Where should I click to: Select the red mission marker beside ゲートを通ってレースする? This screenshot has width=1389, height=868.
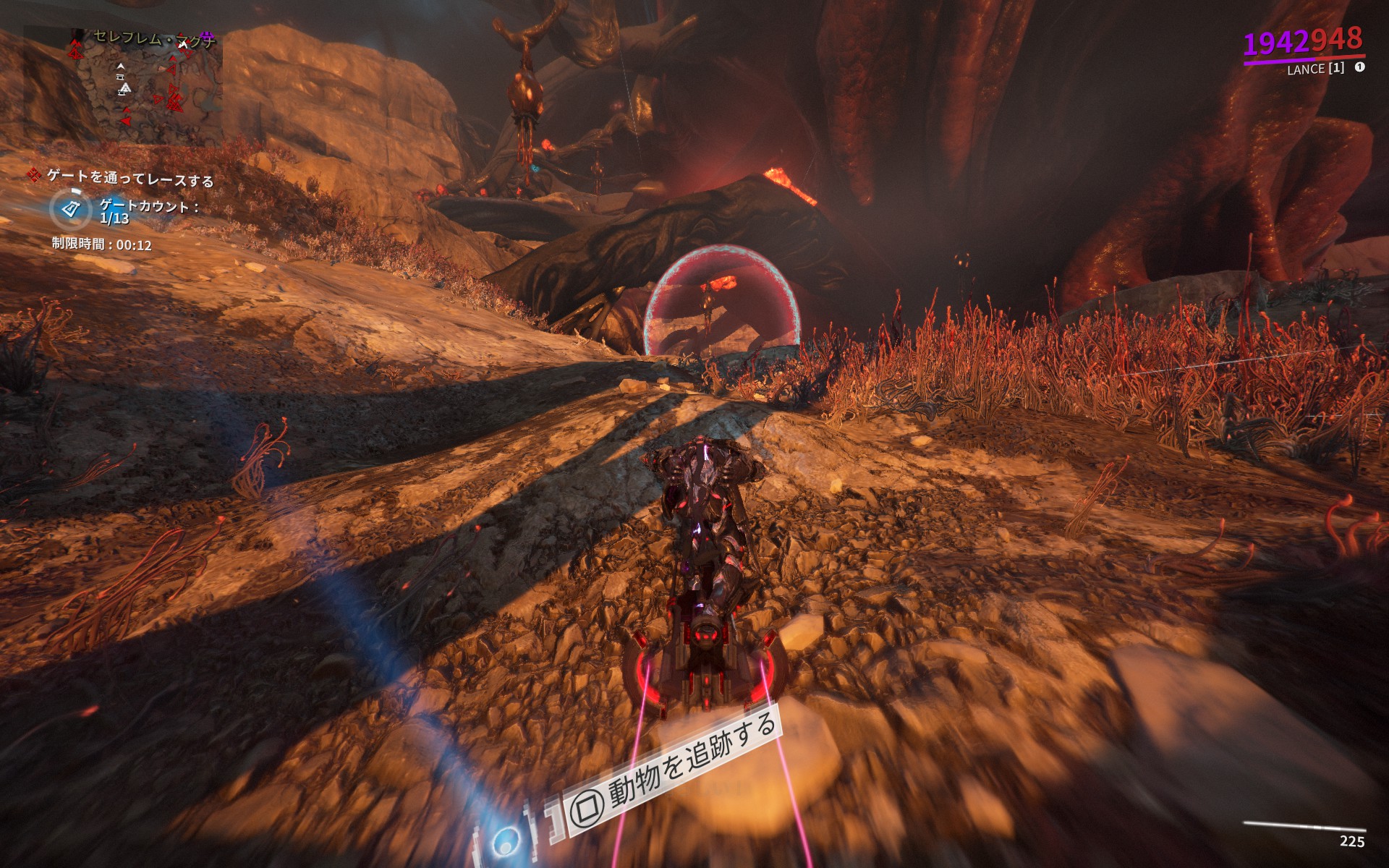tap(35, 176)
